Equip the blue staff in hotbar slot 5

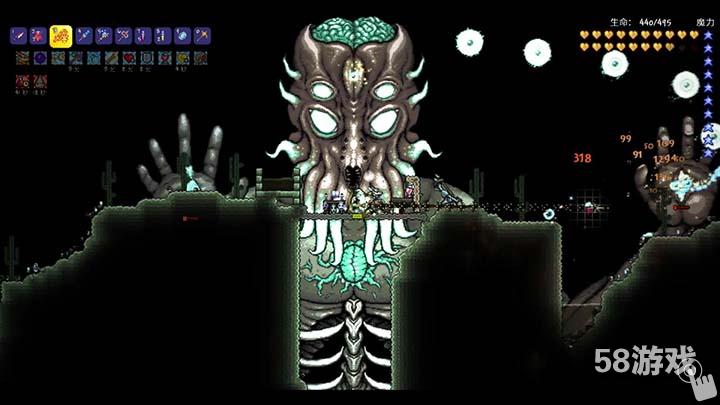click(103, 36)
